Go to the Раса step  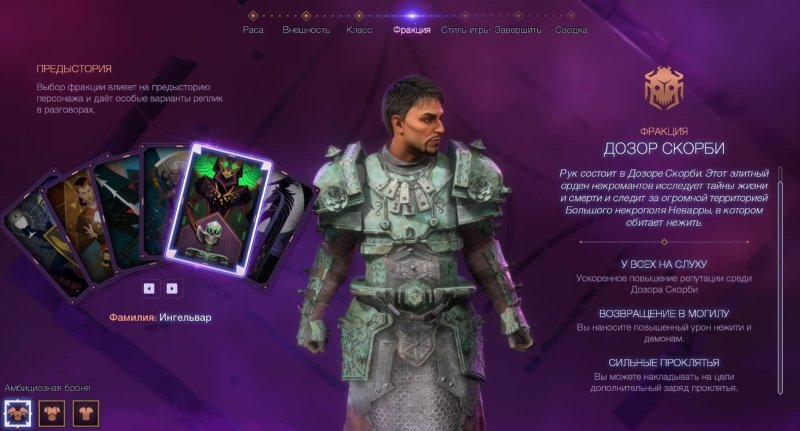click(x=253, y=29)
